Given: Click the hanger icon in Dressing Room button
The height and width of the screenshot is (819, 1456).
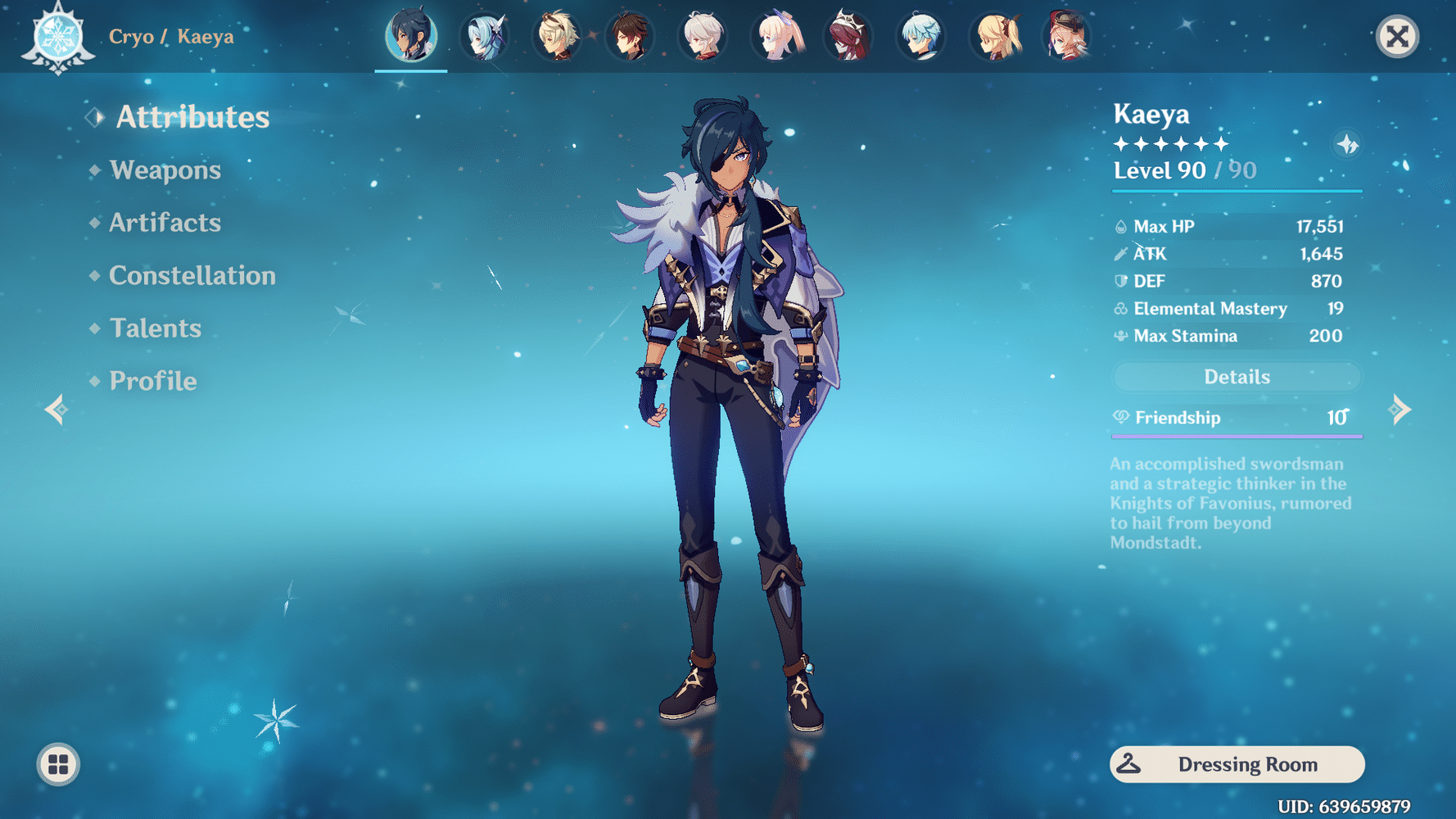Looking at the screenshot, I should [x=1130, y=763].
